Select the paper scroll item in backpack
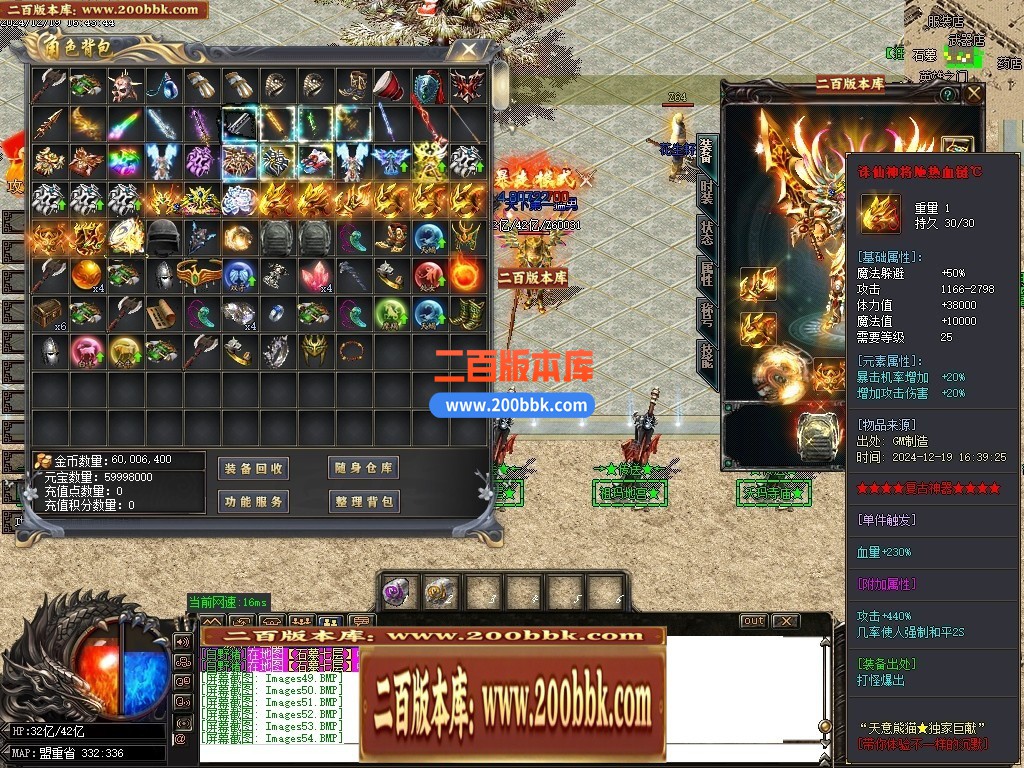Image resolution: width=1024 pixels, height=768 pixels. [162, 314]
